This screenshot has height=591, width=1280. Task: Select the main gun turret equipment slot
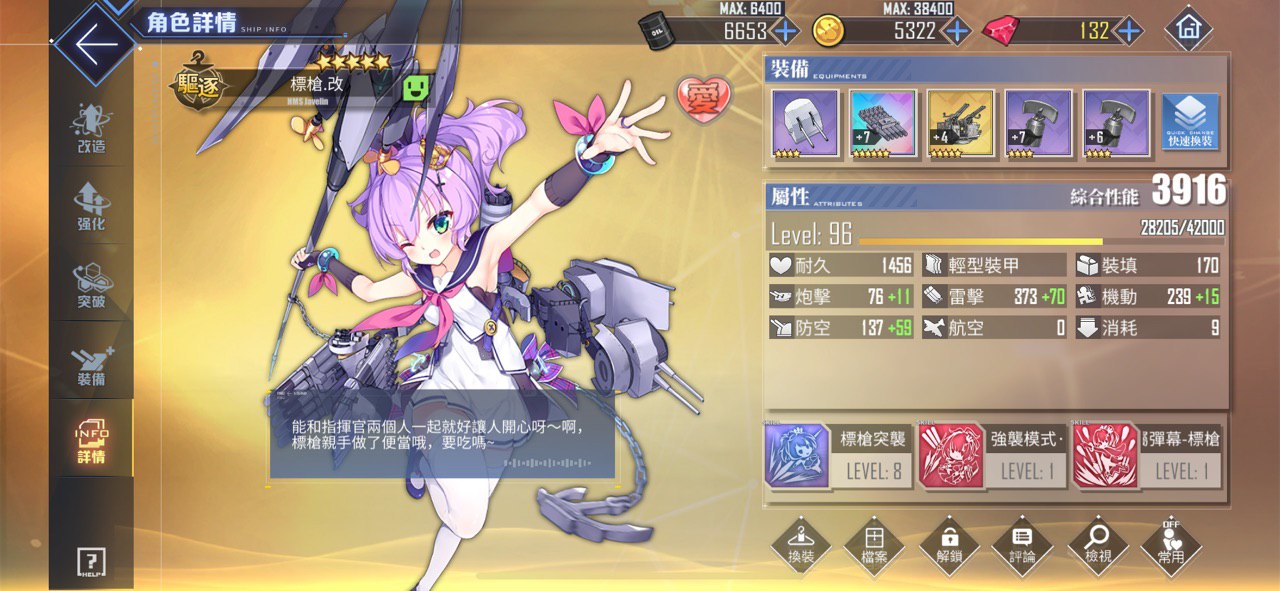(805, 123)
